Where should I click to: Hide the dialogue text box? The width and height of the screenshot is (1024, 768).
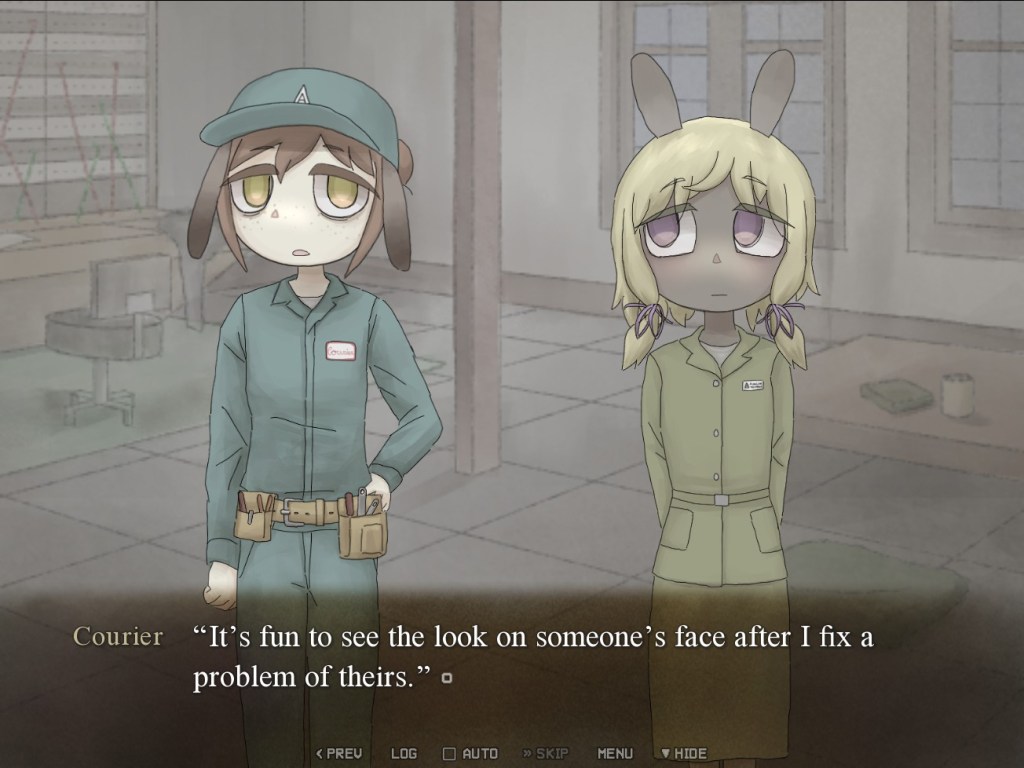point(682,753)
